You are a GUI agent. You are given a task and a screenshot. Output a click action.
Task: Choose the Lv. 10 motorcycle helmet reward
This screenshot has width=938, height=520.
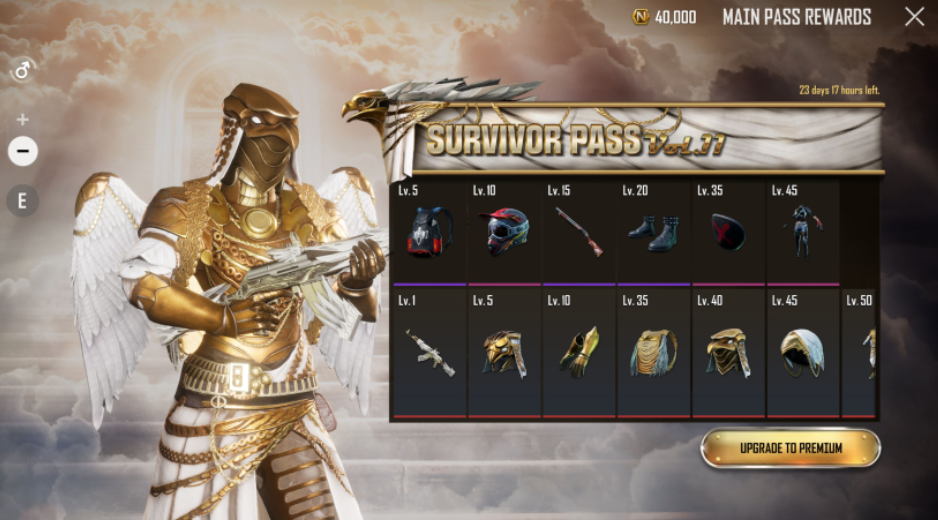coord(505,231)
